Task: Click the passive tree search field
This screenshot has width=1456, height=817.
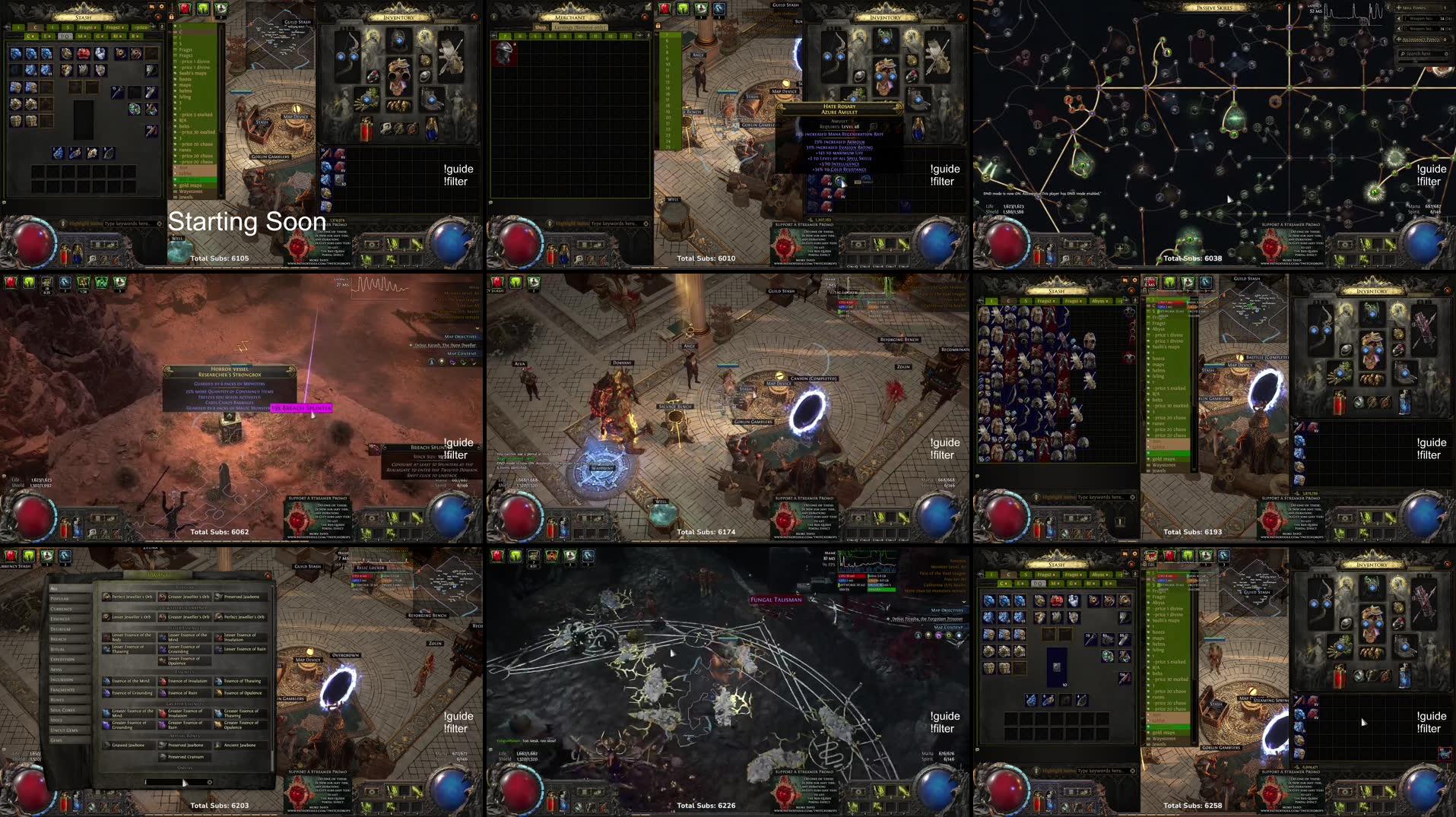Action: (x=1420, y=54)
